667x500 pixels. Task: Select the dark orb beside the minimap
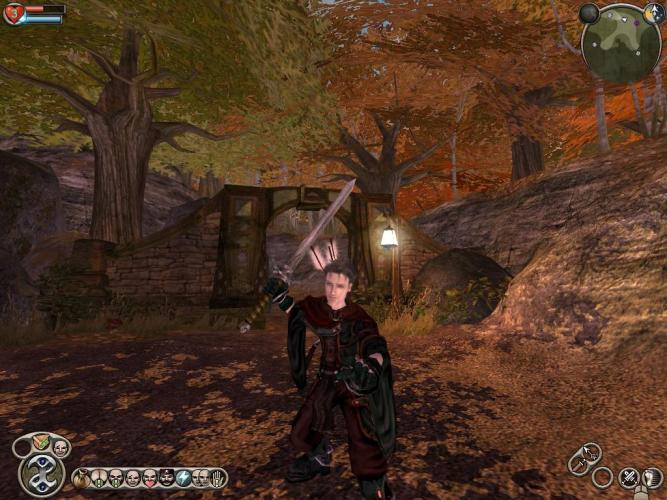pos(589,13)
